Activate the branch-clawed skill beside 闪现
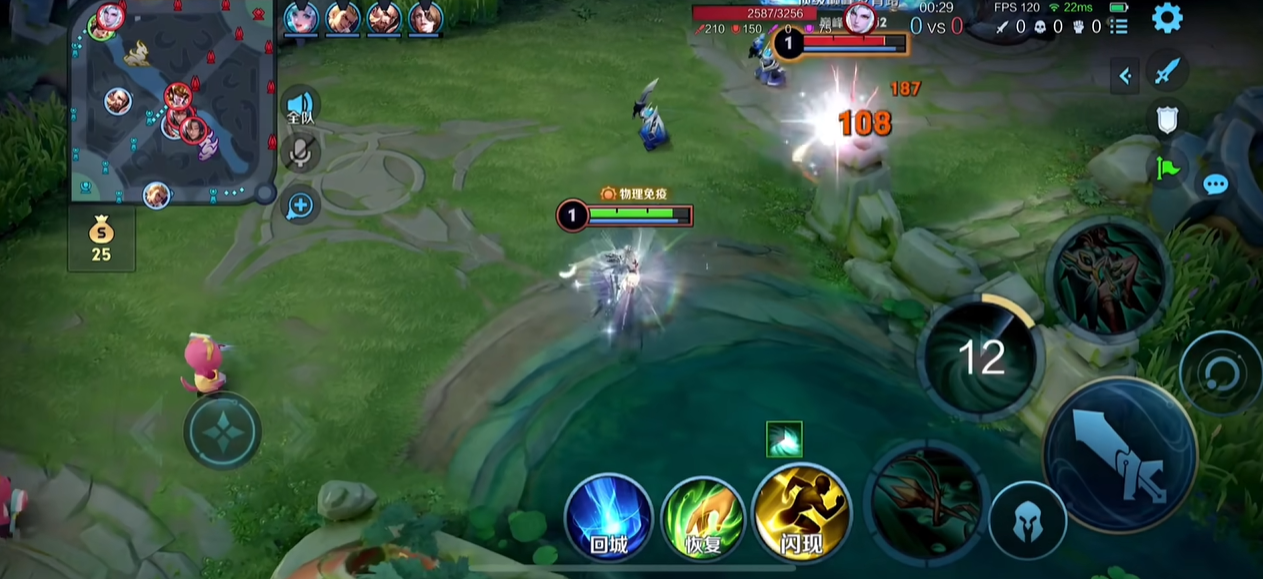This screenshot has height=579, width=1263. pyautogui.click(x=926, y=497)
